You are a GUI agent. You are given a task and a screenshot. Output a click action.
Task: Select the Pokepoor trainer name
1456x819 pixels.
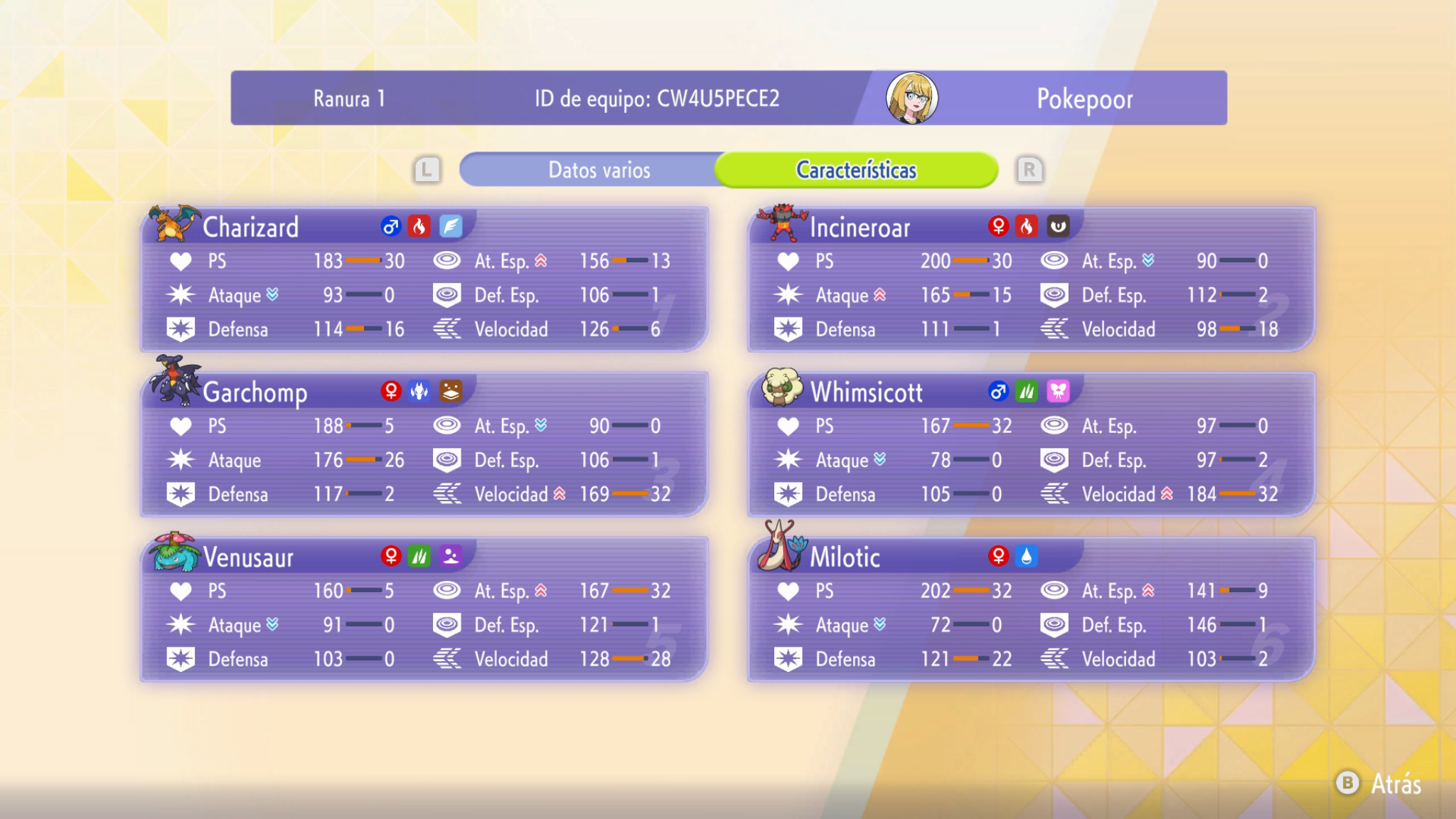(1083, 100)
